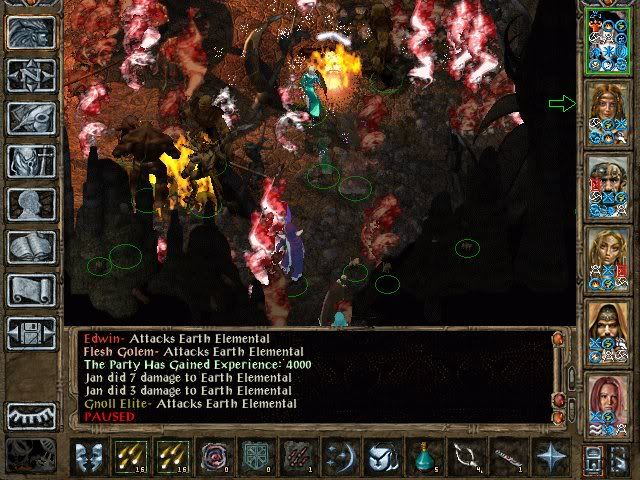Activate the theater mask ability button
640x480 pixels.
(x=90, y=459)
